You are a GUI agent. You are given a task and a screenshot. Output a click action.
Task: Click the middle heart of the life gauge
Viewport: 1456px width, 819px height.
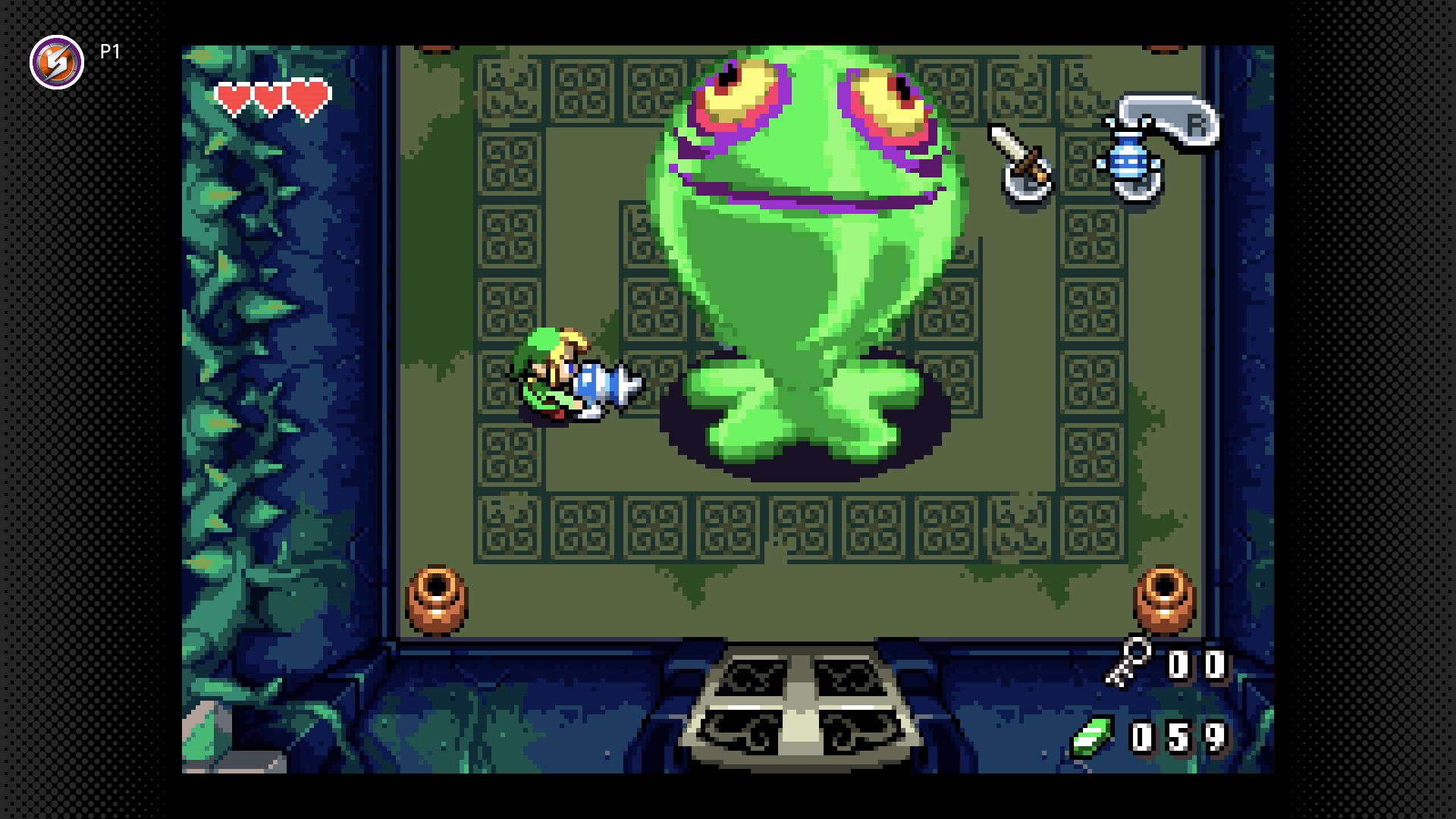pos(268,97)
